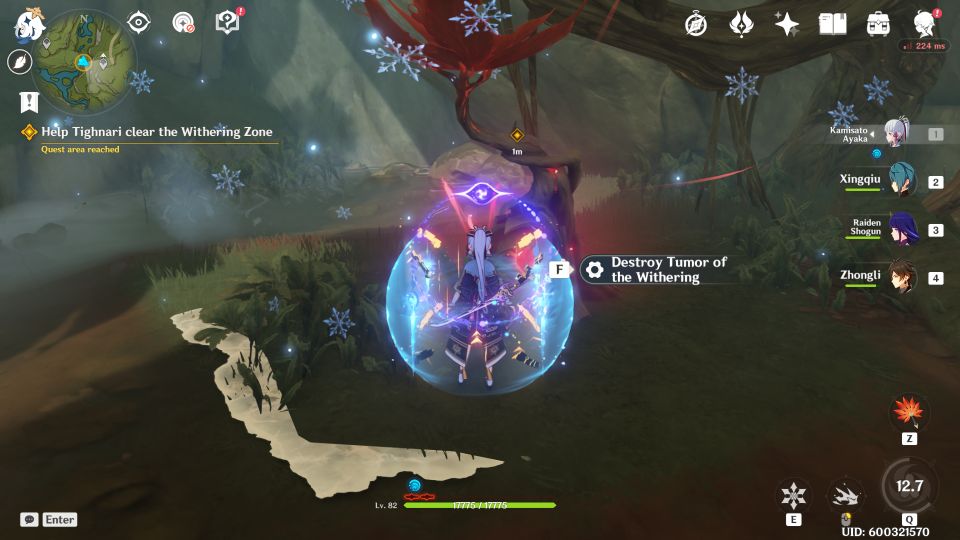Open the inventory backpack icon
This screenshot has width=960, height=540.
[879, 24]
